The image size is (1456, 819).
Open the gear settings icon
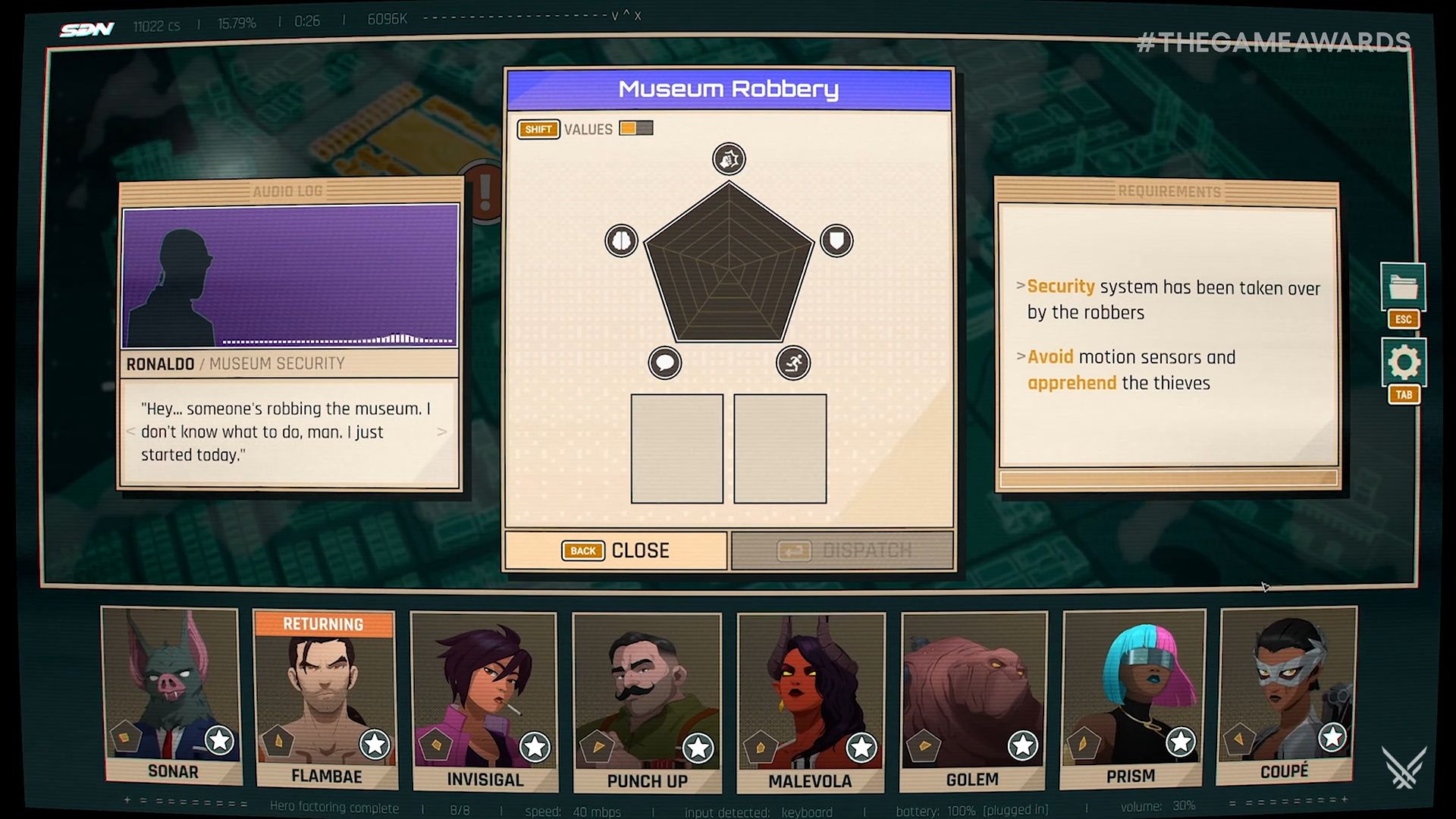[1404, 362]
